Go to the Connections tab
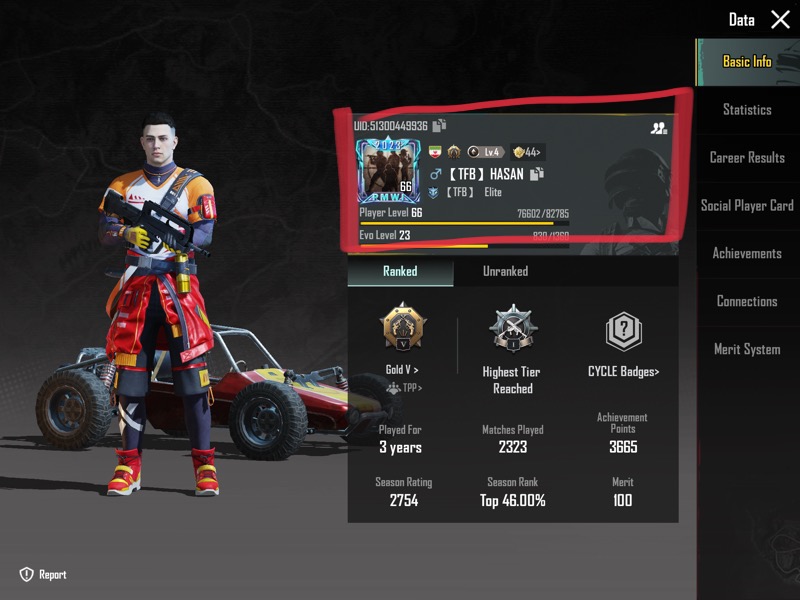800x600 pixels. click(x=747, y=302)
